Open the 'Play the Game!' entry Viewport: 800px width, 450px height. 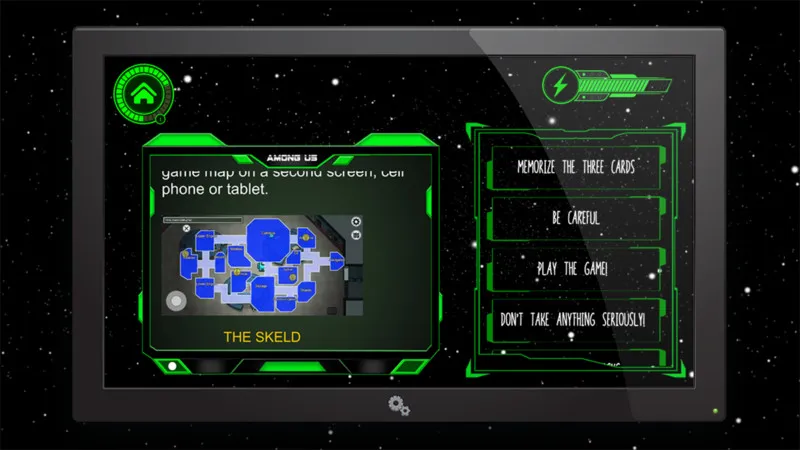pos(574,268)
